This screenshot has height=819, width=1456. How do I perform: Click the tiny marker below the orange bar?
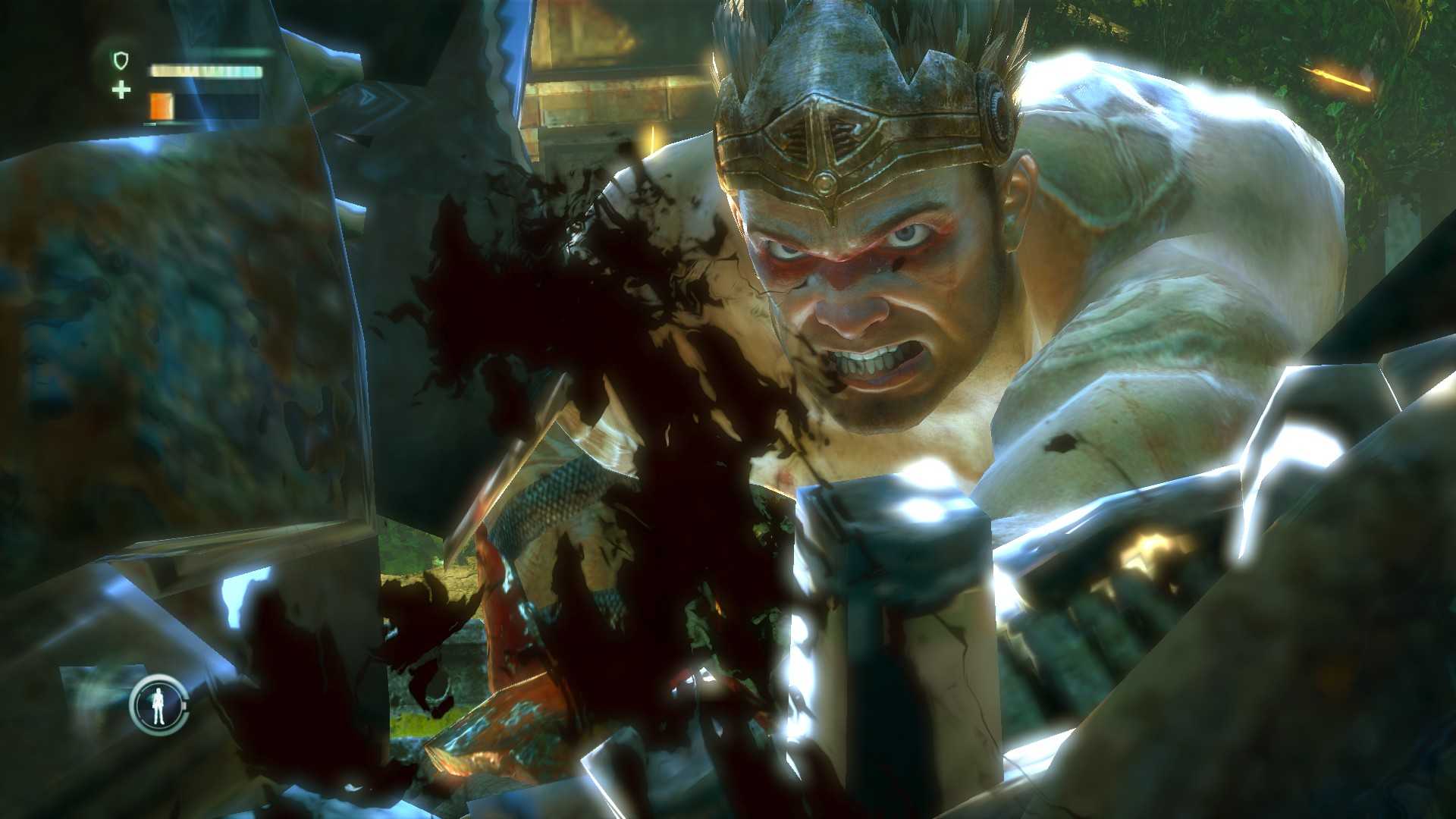pyautogui.click(x=149, y=124)
